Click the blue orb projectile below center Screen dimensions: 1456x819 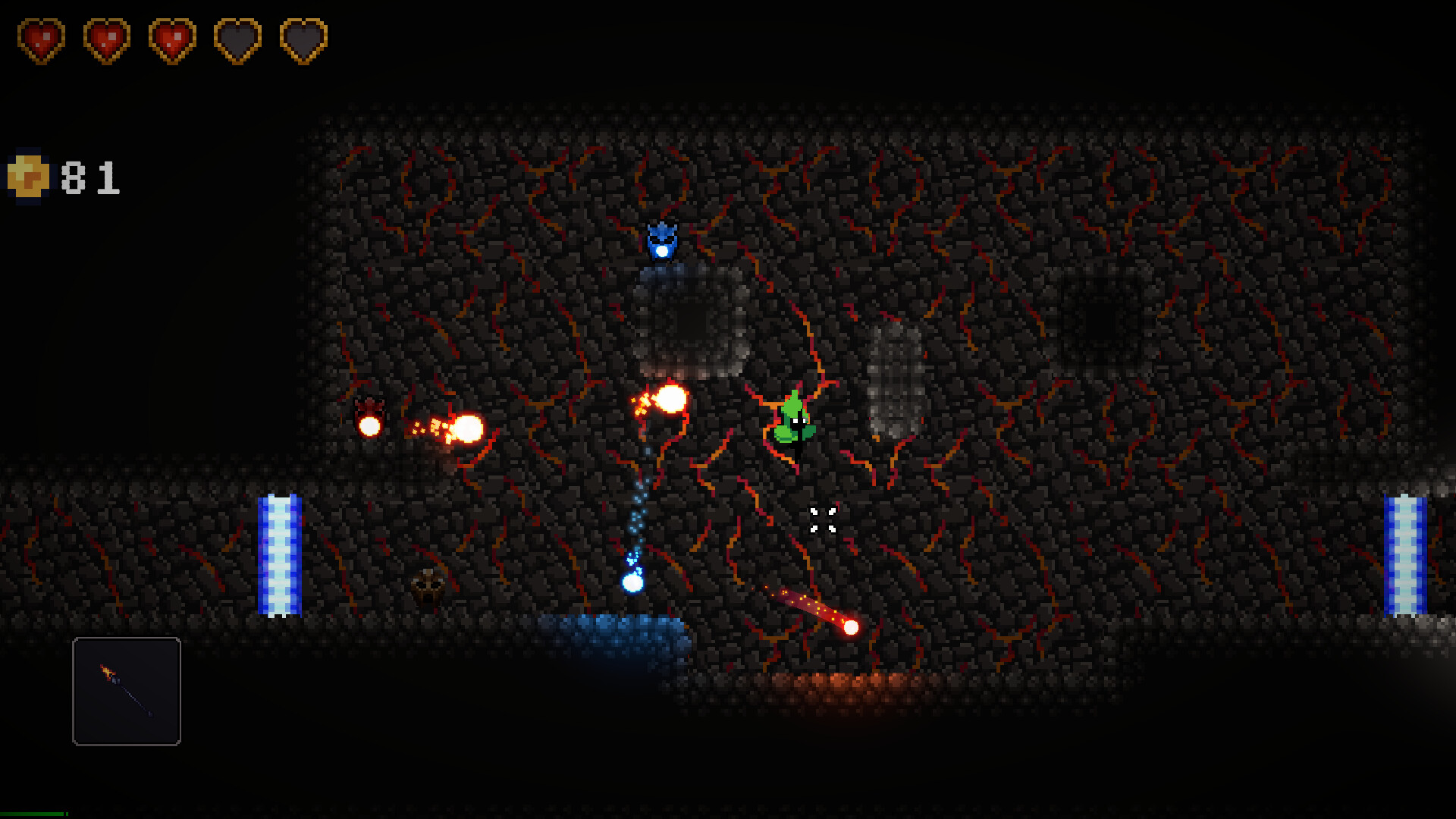(x=632, y=584)
